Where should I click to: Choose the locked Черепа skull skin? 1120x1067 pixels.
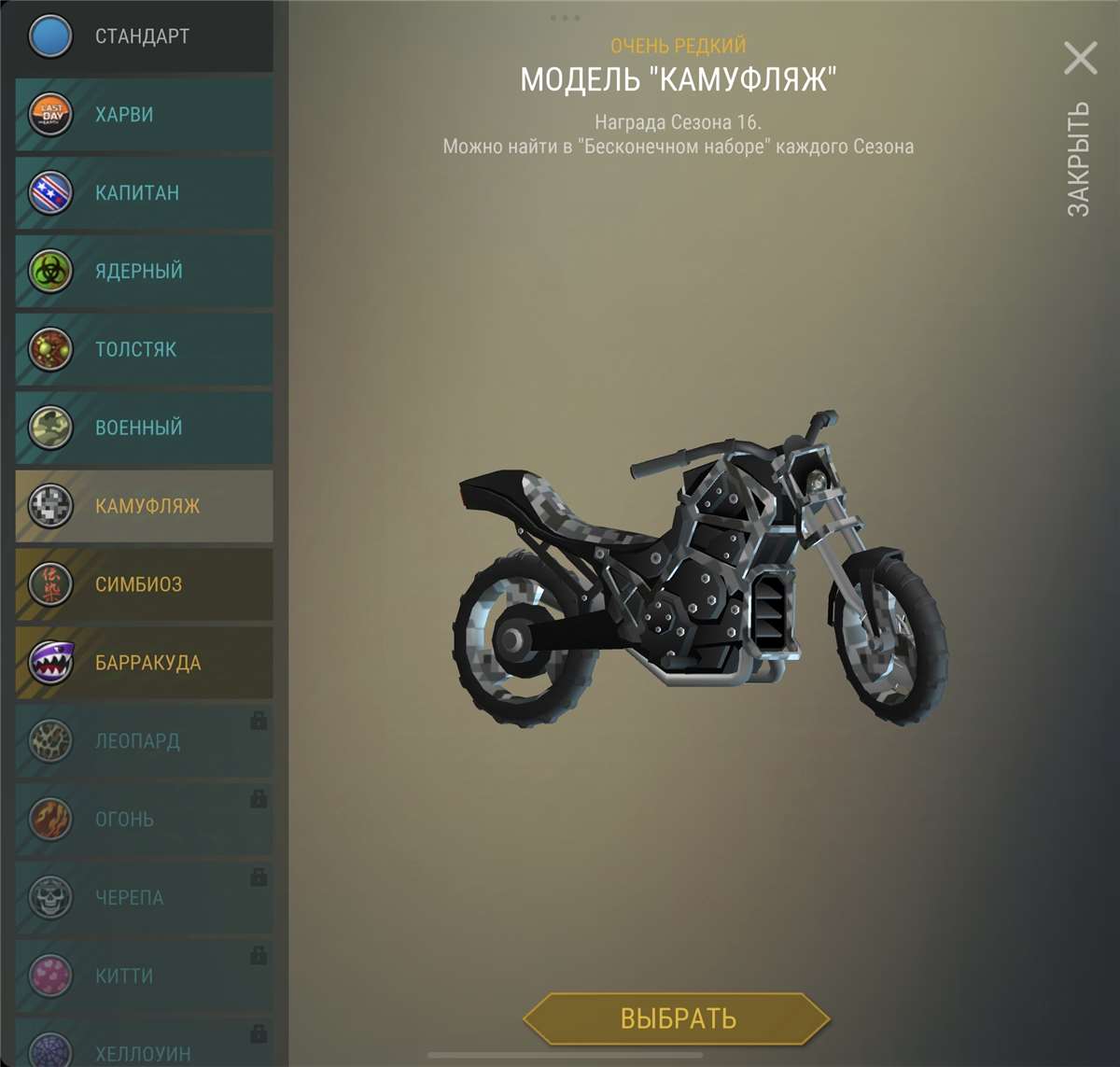coord(145,899)
